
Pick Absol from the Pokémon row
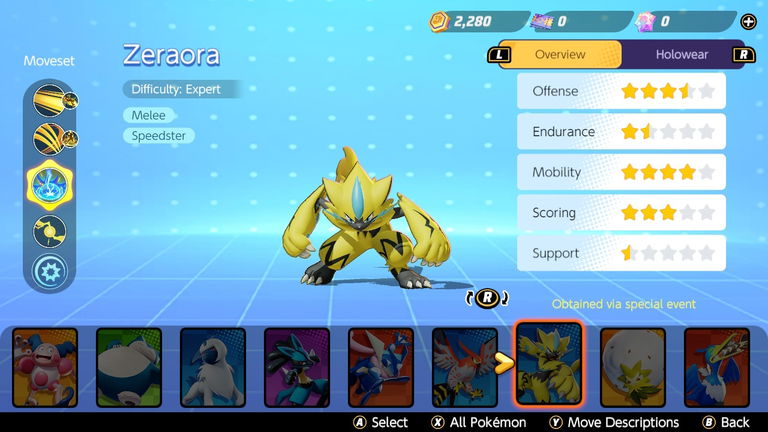212,367
